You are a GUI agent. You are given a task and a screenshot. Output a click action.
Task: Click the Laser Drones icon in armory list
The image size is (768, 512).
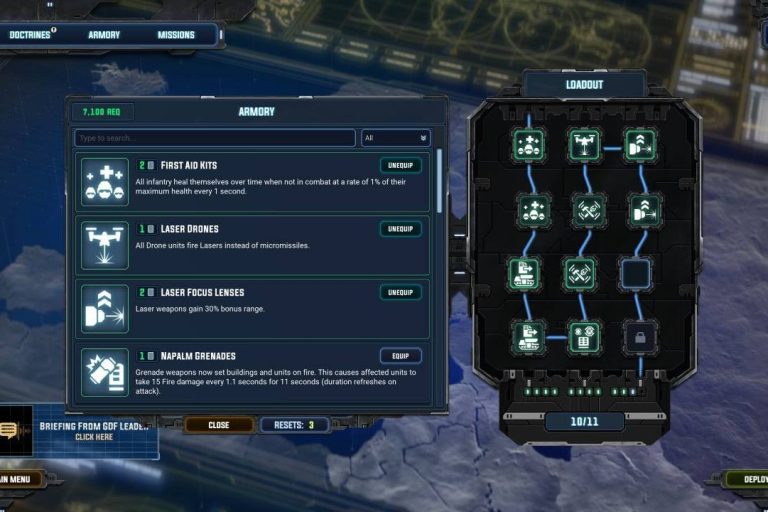(x=105, y=245)
